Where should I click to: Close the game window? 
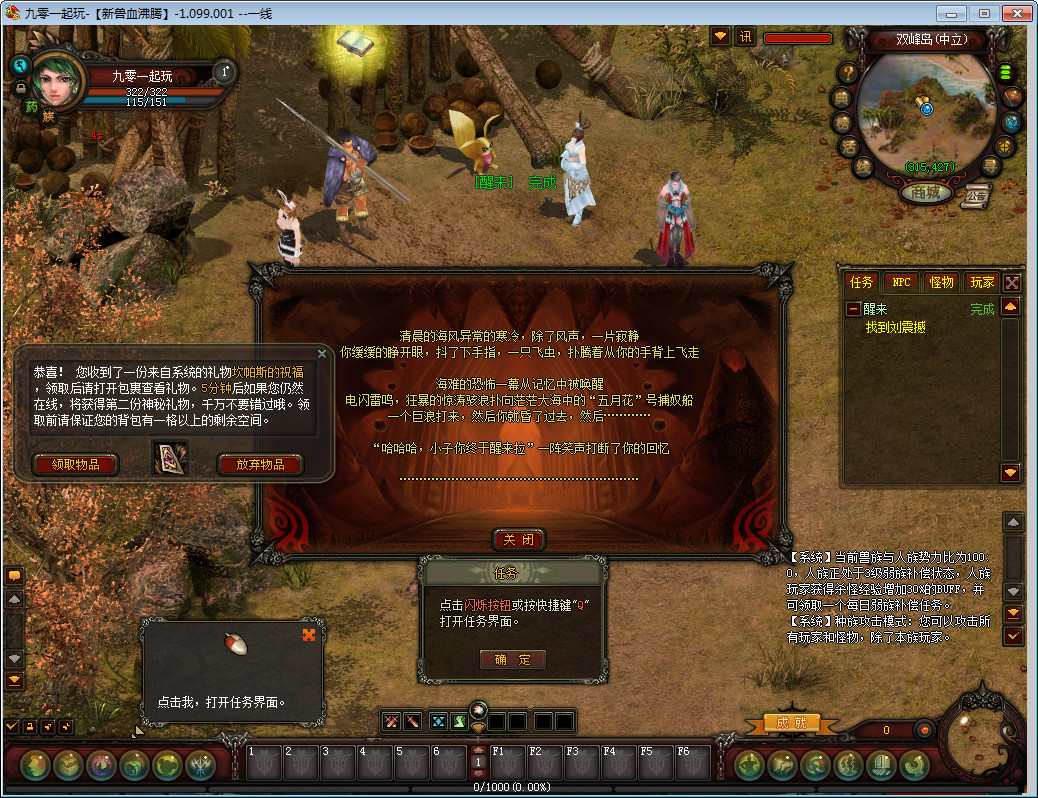[1015, 13]
